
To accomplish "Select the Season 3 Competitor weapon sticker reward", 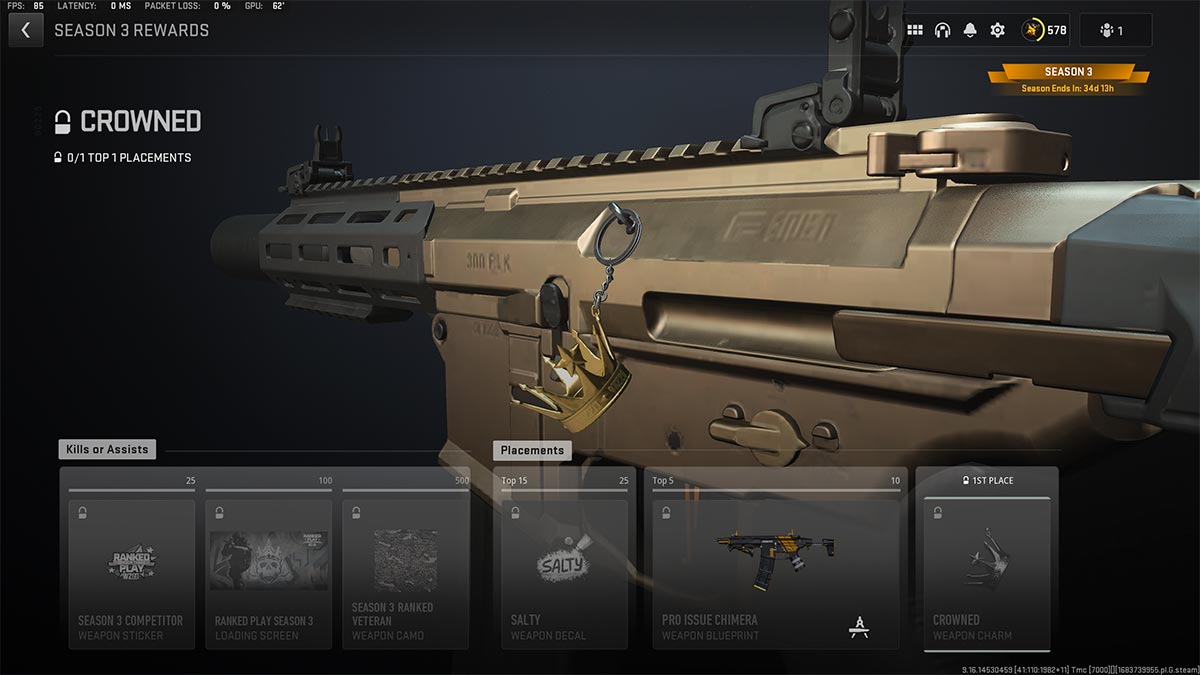I will [x=131, y=573].
